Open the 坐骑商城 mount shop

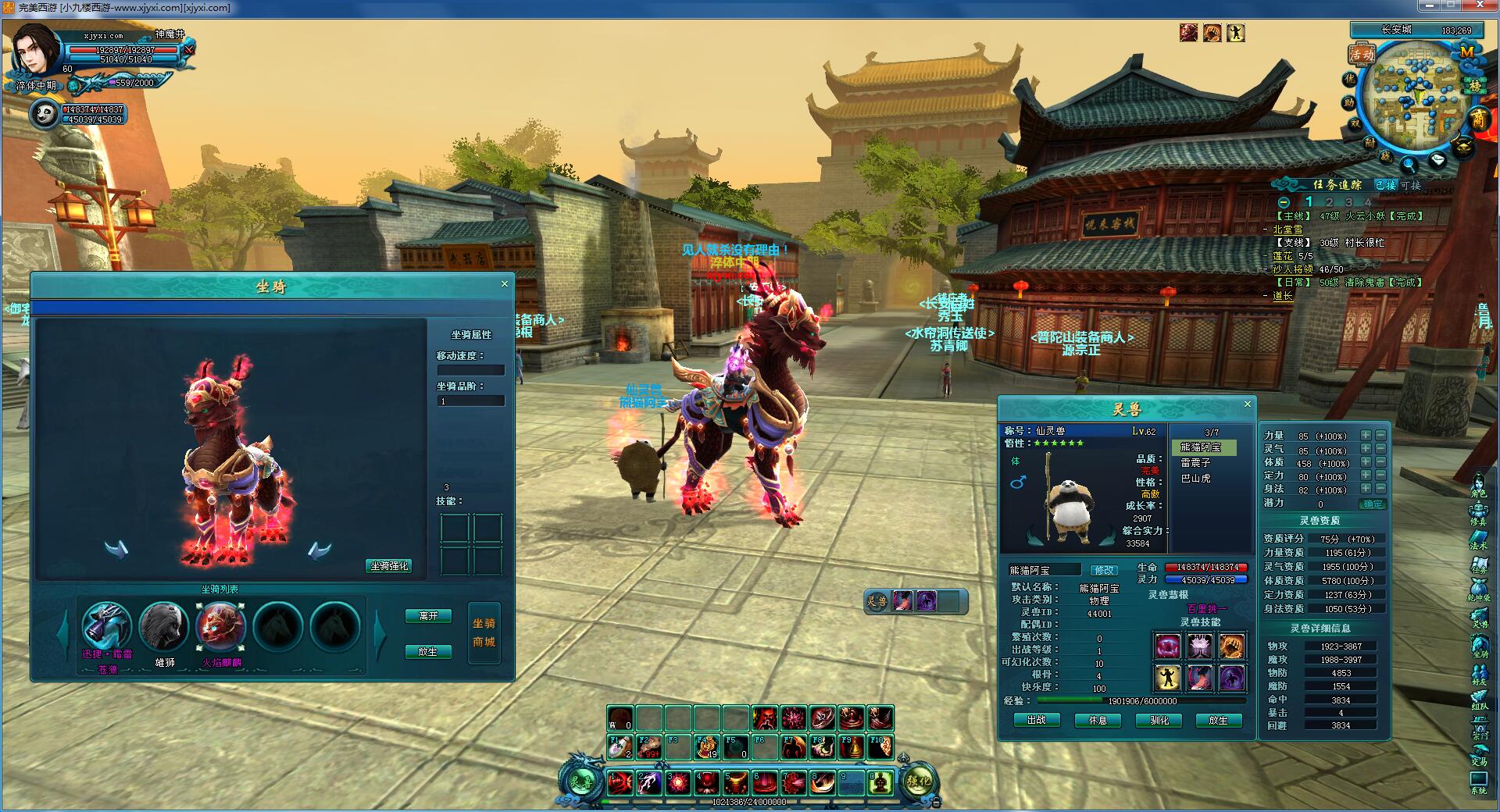[484, 632]
